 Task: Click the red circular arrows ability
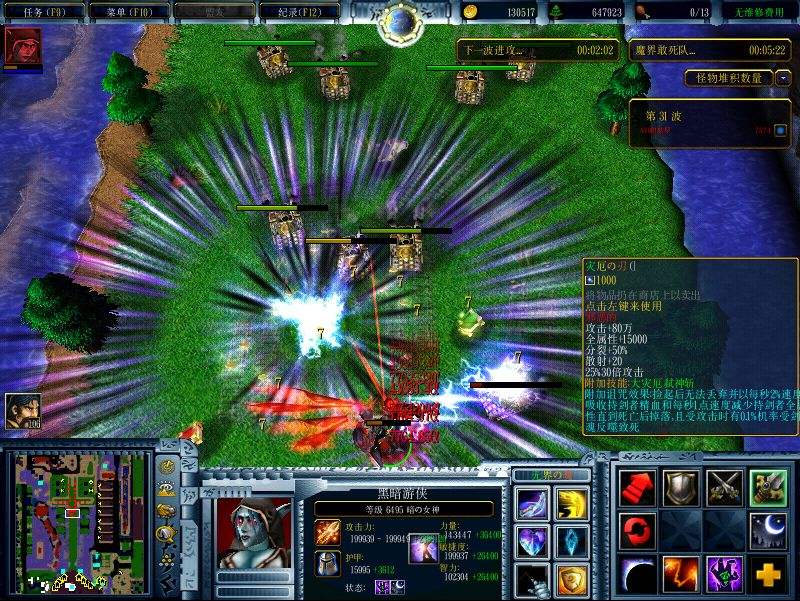pyautogui.click(x=637, y=531)
